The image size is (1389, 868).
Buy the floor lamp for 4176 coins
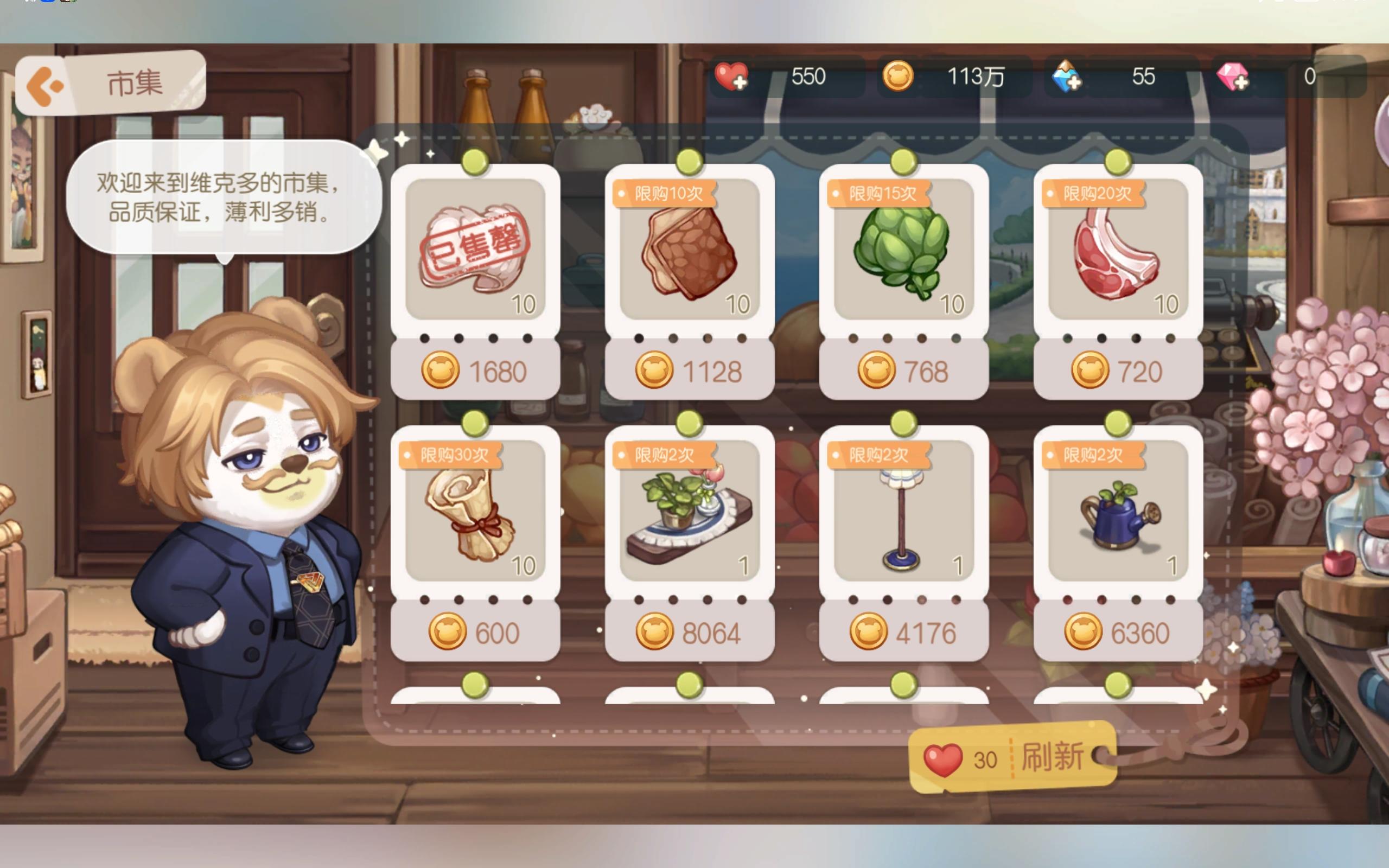coord(903,631)
